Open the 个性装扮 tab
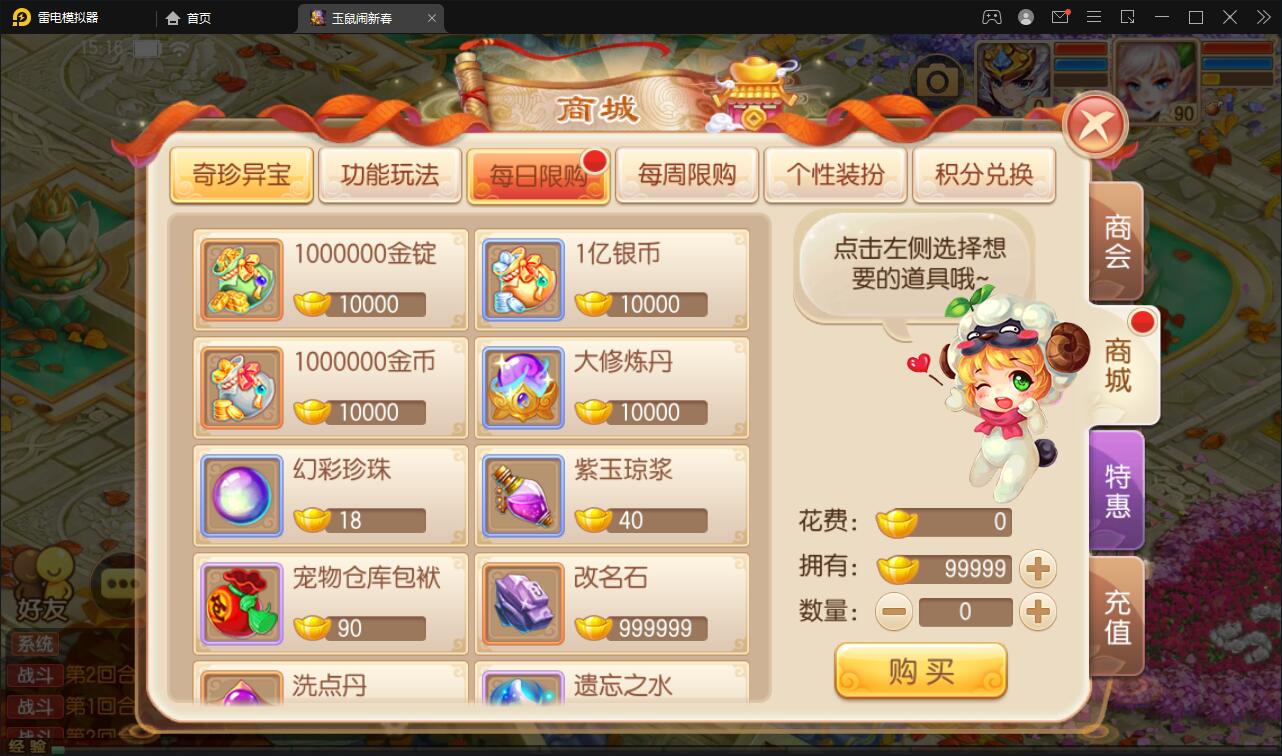 [x=835, y=173]
